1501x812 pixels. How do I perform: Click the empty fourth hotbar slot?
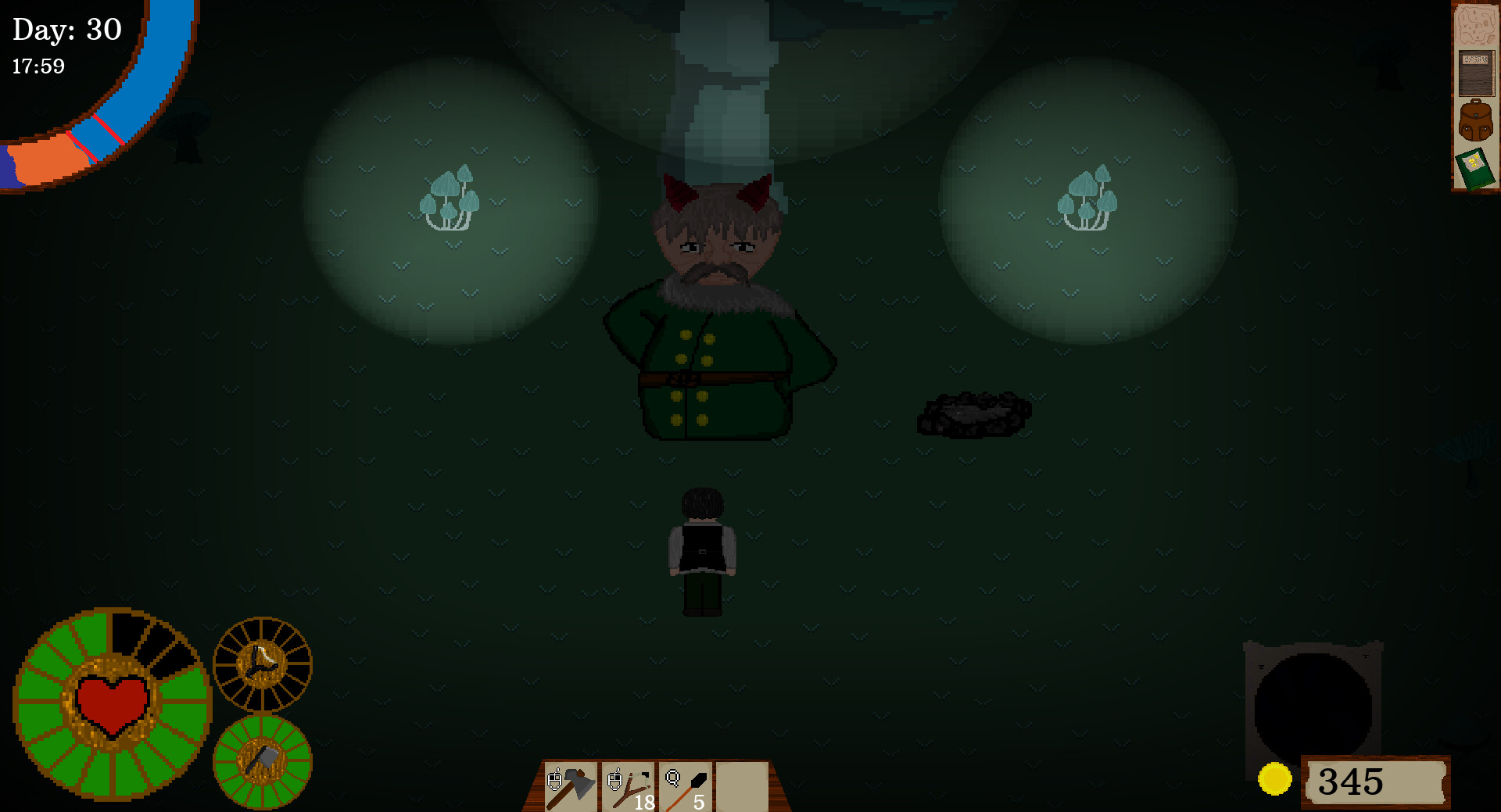(x=743, y=784)
